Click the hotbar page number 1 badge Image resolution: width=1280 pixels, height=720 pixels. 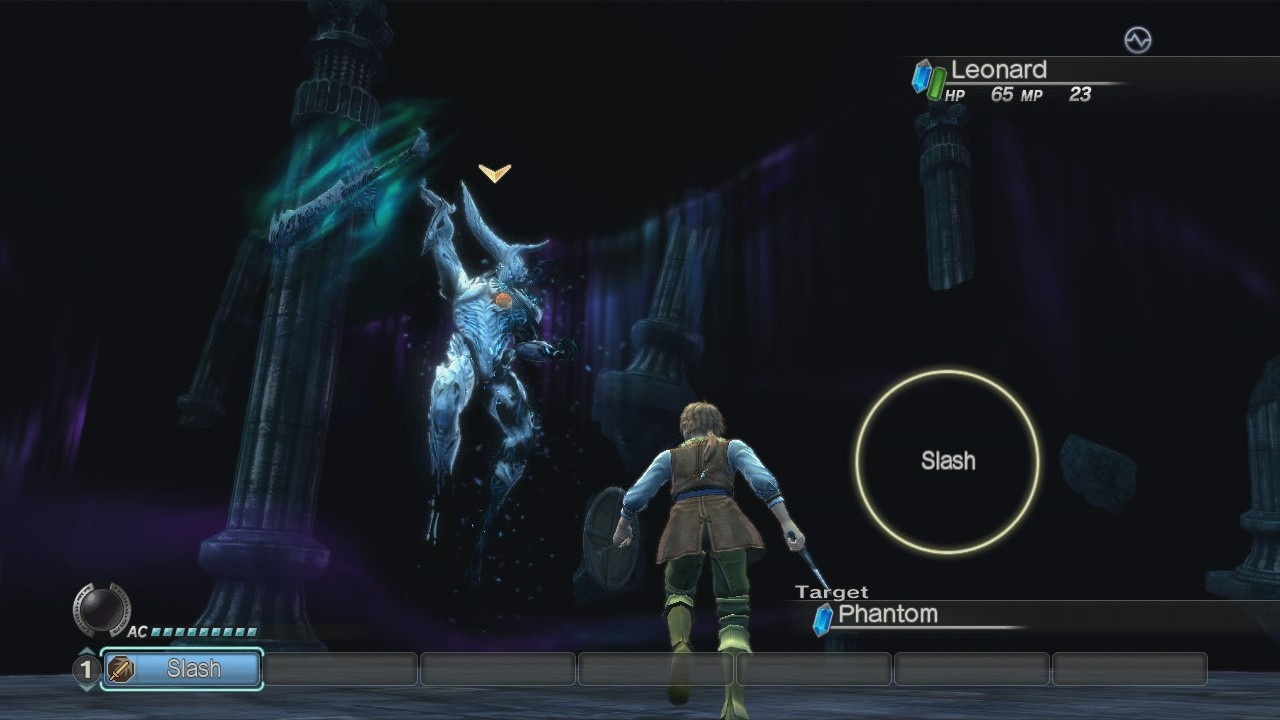pyautogui.click(x=85, y=669)
